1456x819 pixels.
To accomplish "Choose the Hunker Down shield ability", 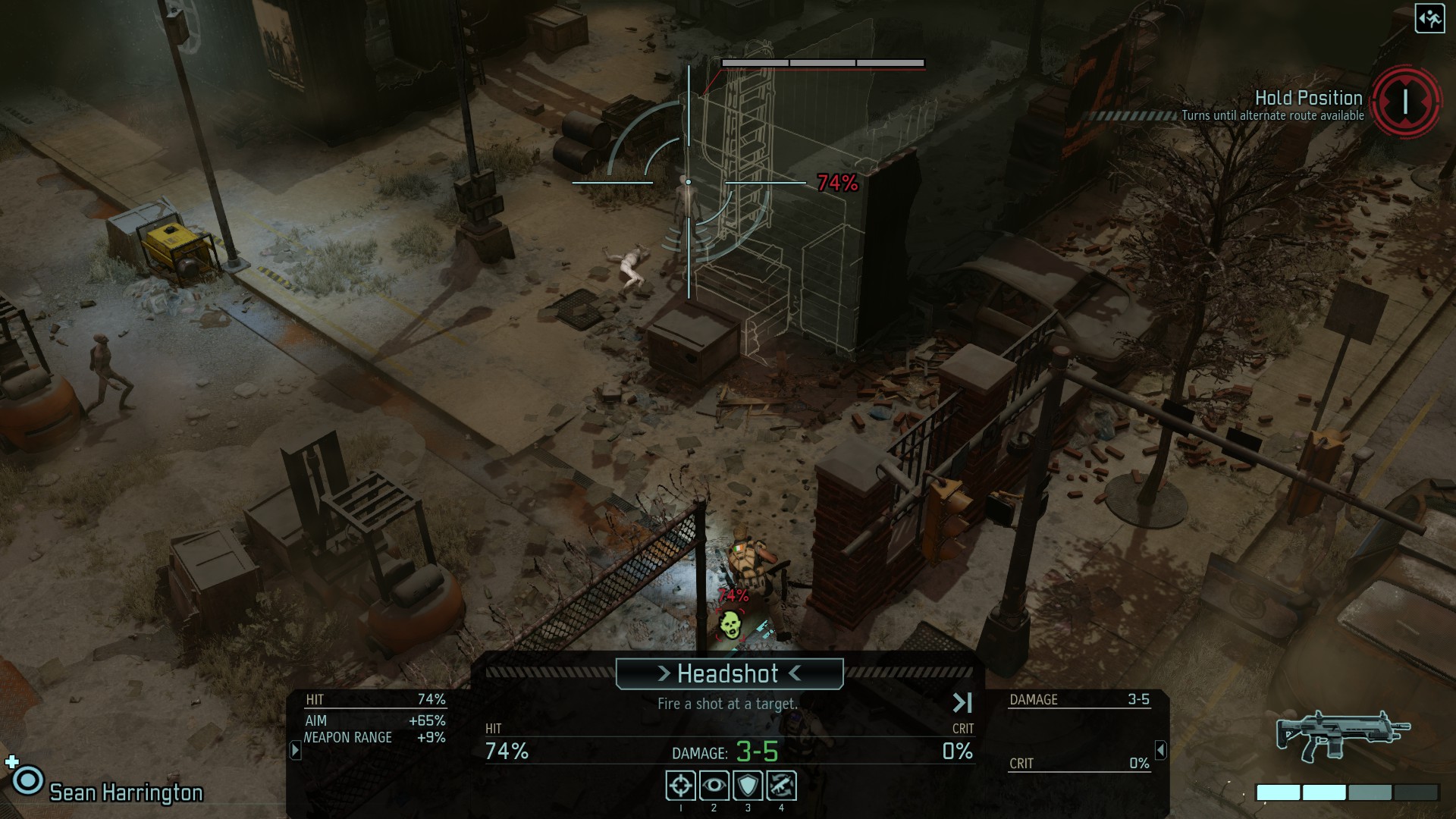I will tap(748, 786).
